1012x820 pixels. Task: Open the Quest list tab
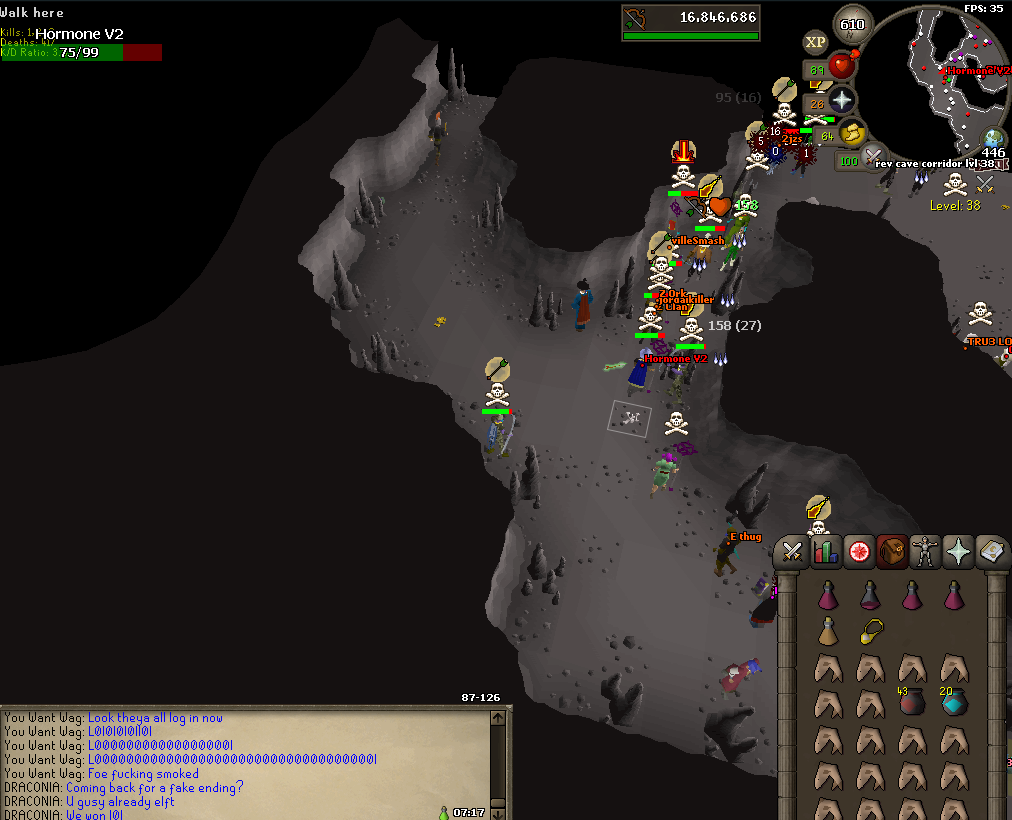tap(858, 551)
